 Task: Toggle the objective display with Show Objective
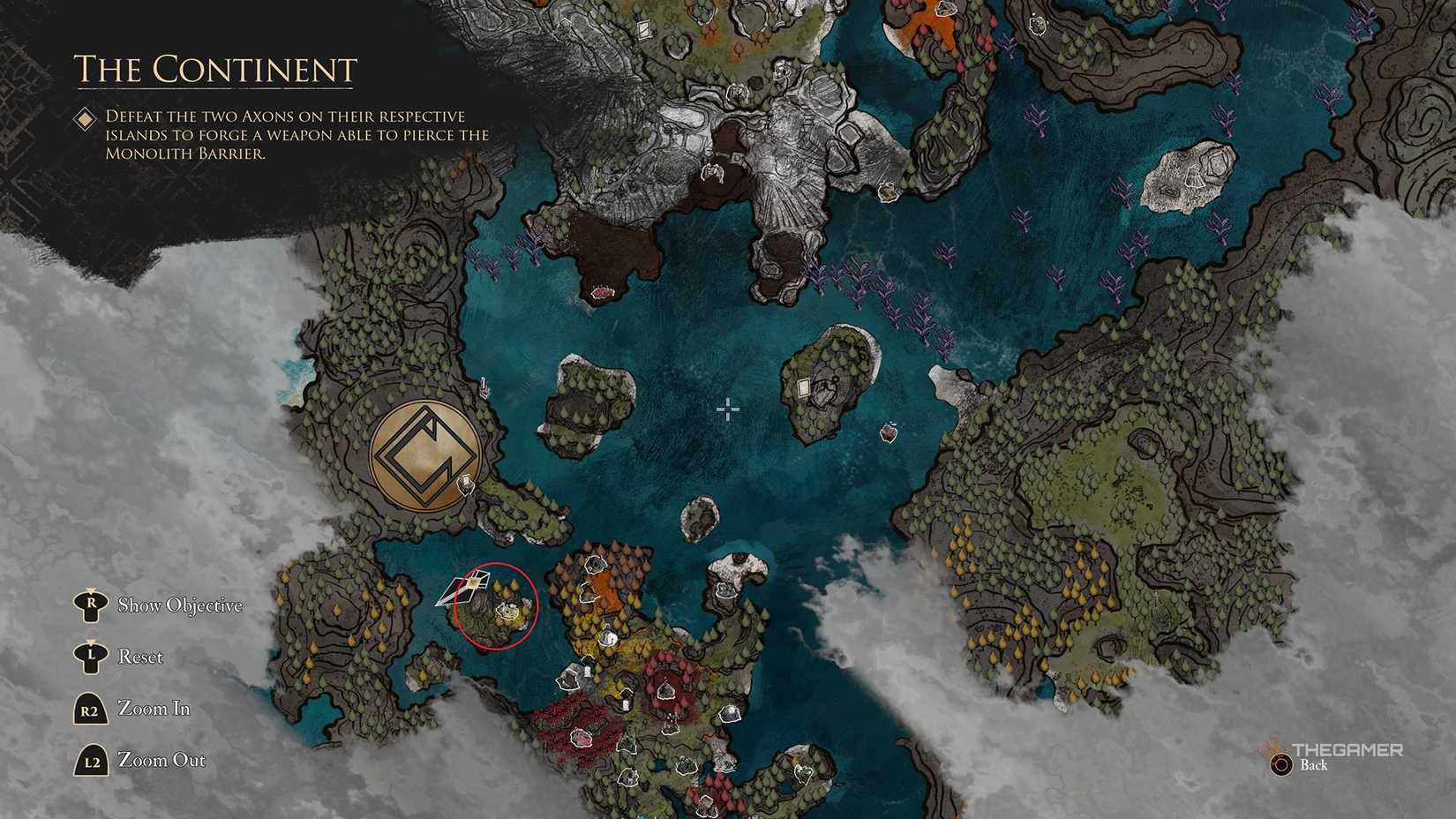tap(181, 605)
